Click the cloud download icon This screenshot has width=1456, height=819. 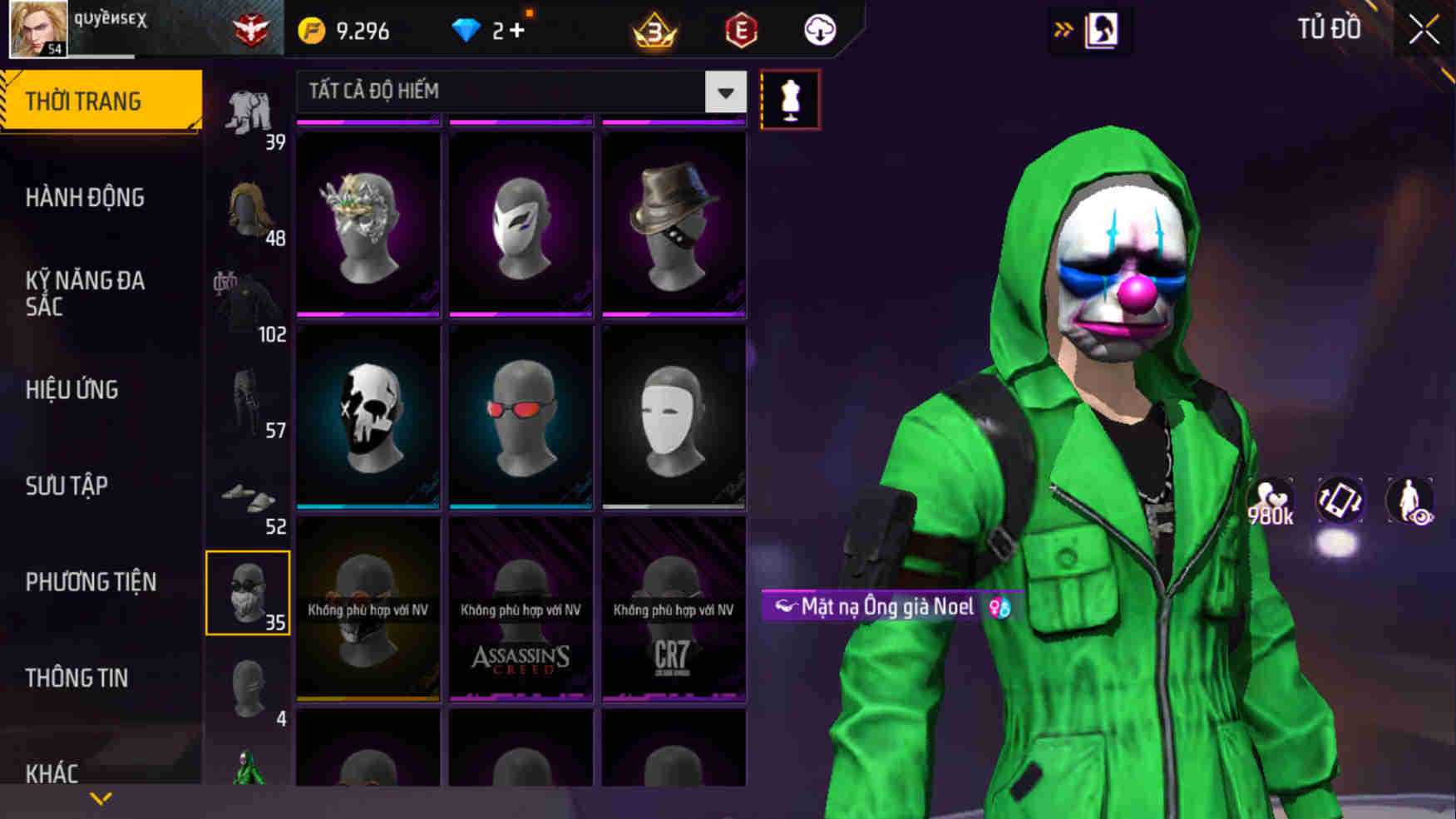[819, 30]
